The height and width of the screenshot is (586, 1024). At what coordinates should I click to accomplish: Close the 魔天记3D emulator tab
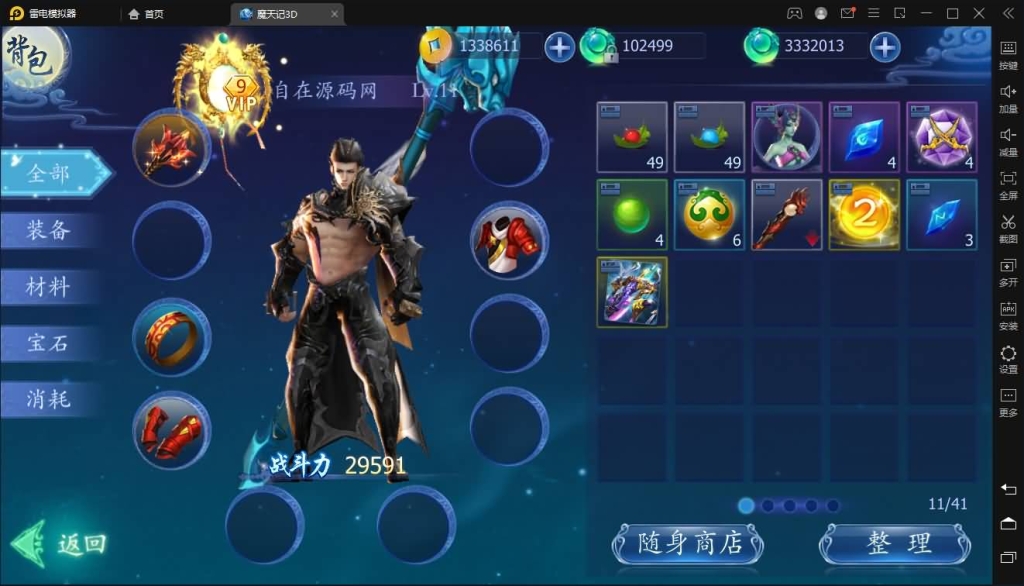coord(334,14)
